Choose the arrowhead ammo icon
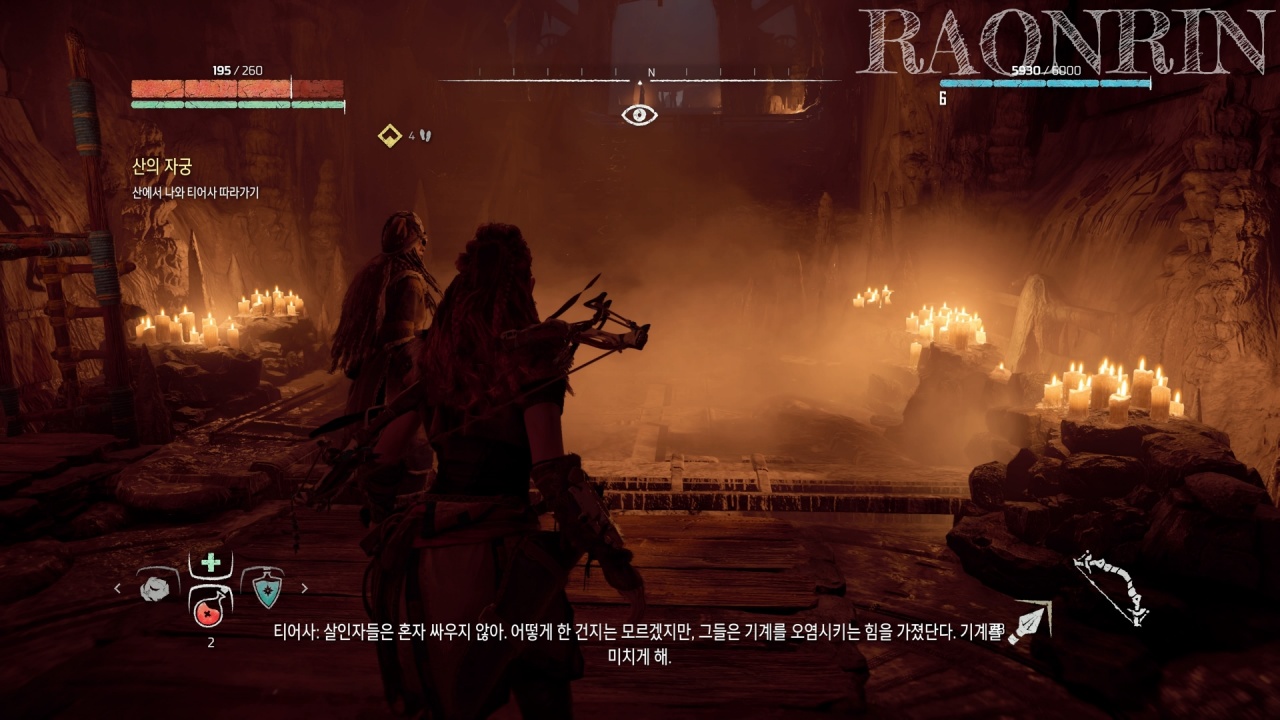This screenshot has height=720, width=1280. 1028,624
